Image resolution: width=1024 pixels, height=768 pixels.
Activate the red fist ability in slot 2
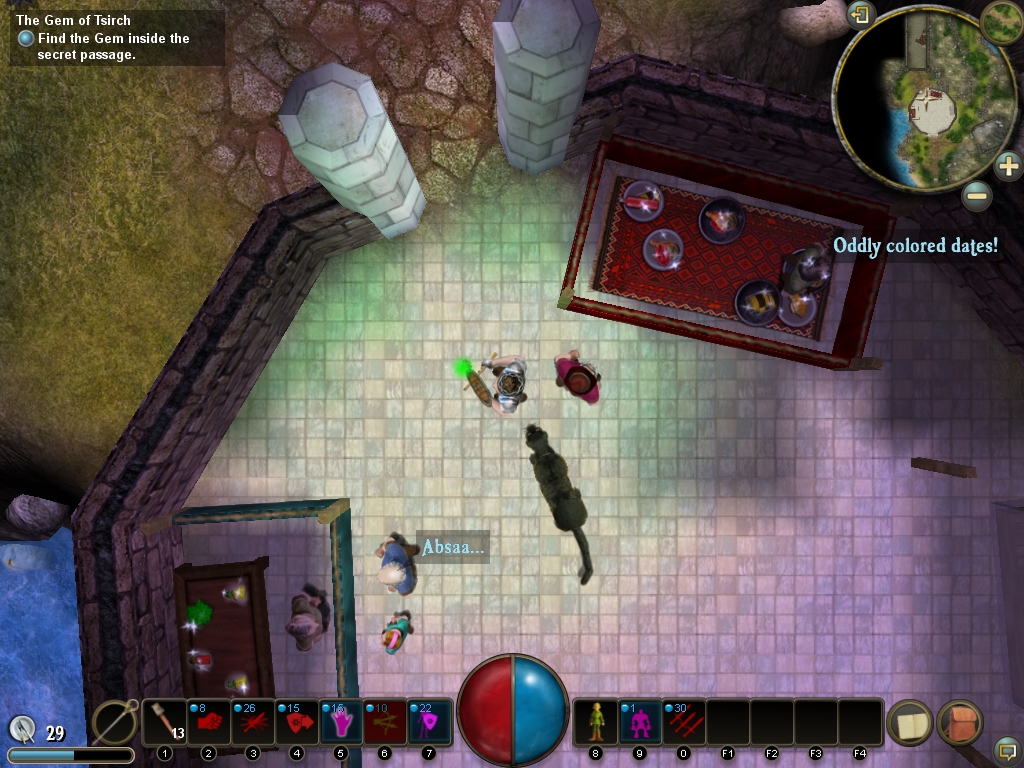click(209, 722)
